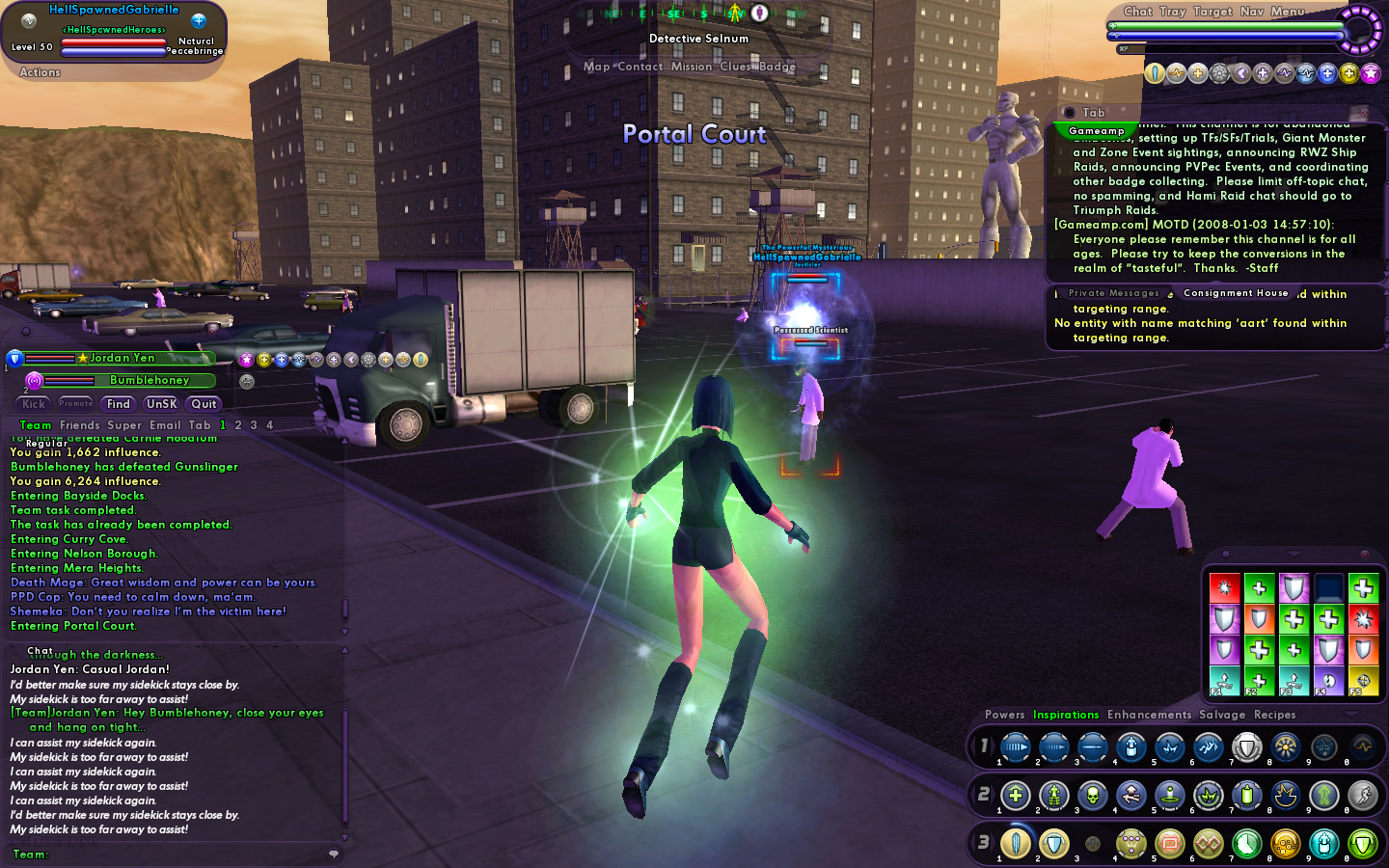The height and width of the screenshot is (868, 1389).
Task: Open the Email tab
Action: (x=165, y=425)
